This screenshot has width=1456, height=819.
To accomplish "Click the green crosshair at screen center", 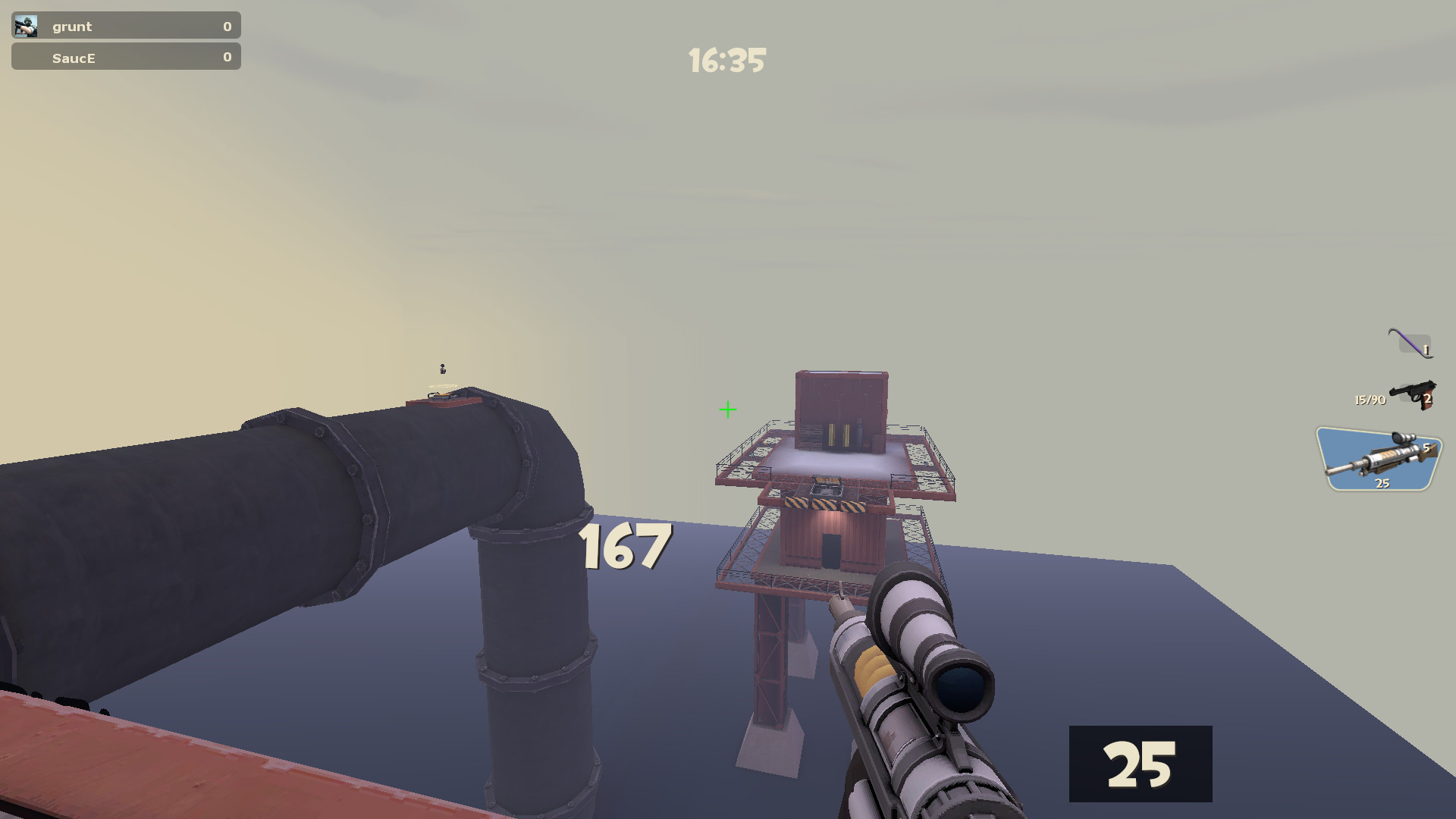I will coord(727,410).
